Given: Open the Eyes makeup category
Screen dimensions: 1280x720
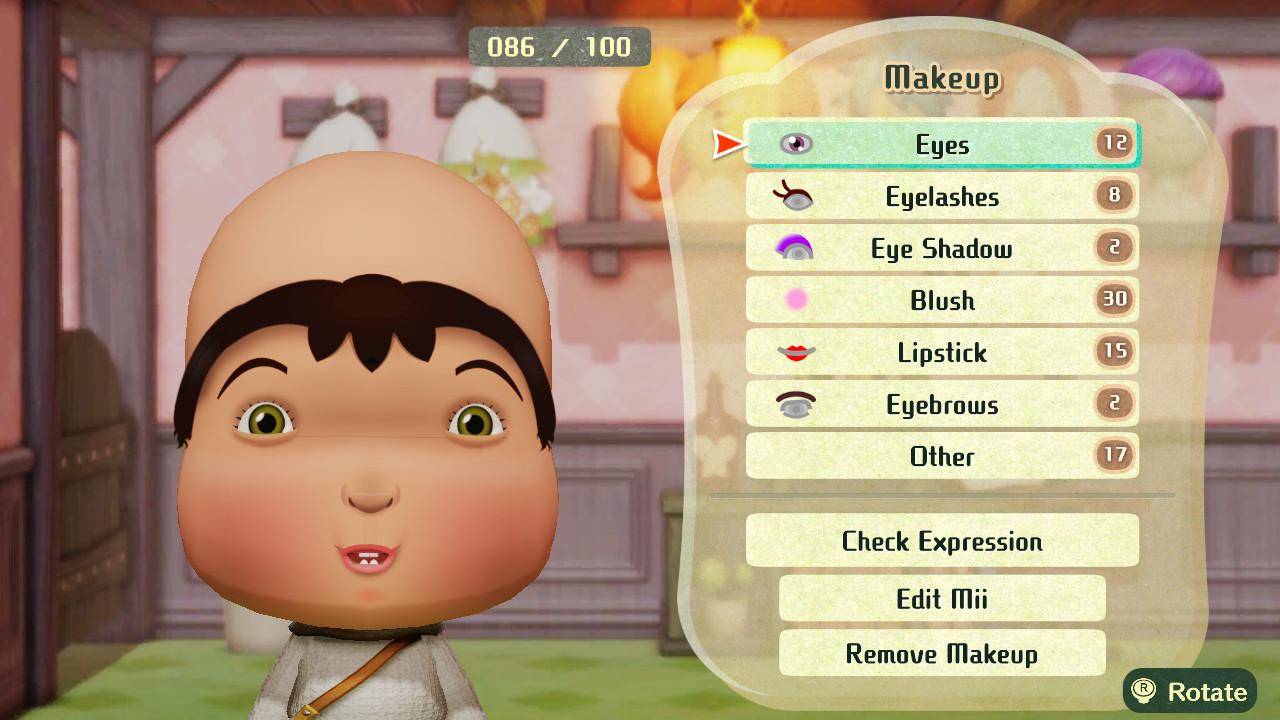Looking at the screenshot, I should click(x=940, y=145).
